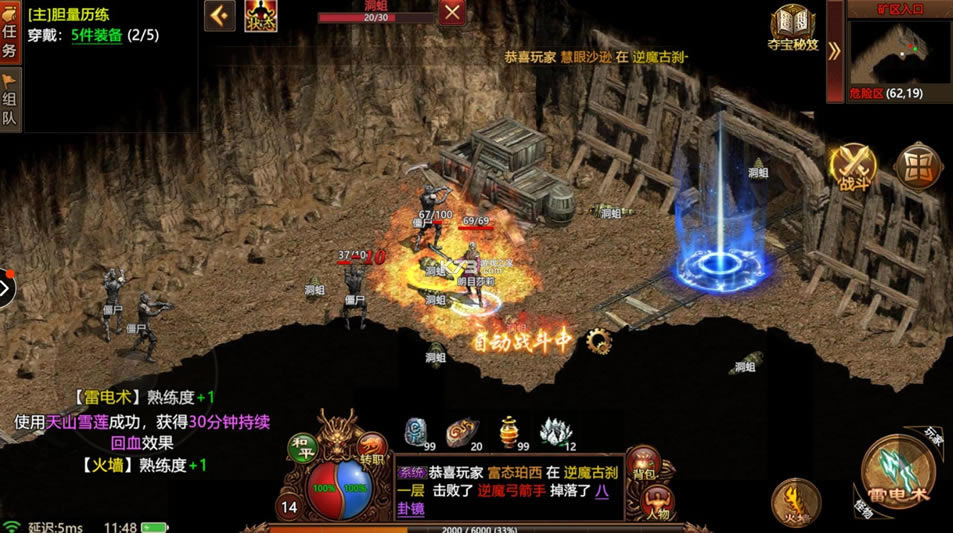Toggle the 和平 peace attack mode
The width and height of the screenshot is (953, 533).
coord(301,447)
